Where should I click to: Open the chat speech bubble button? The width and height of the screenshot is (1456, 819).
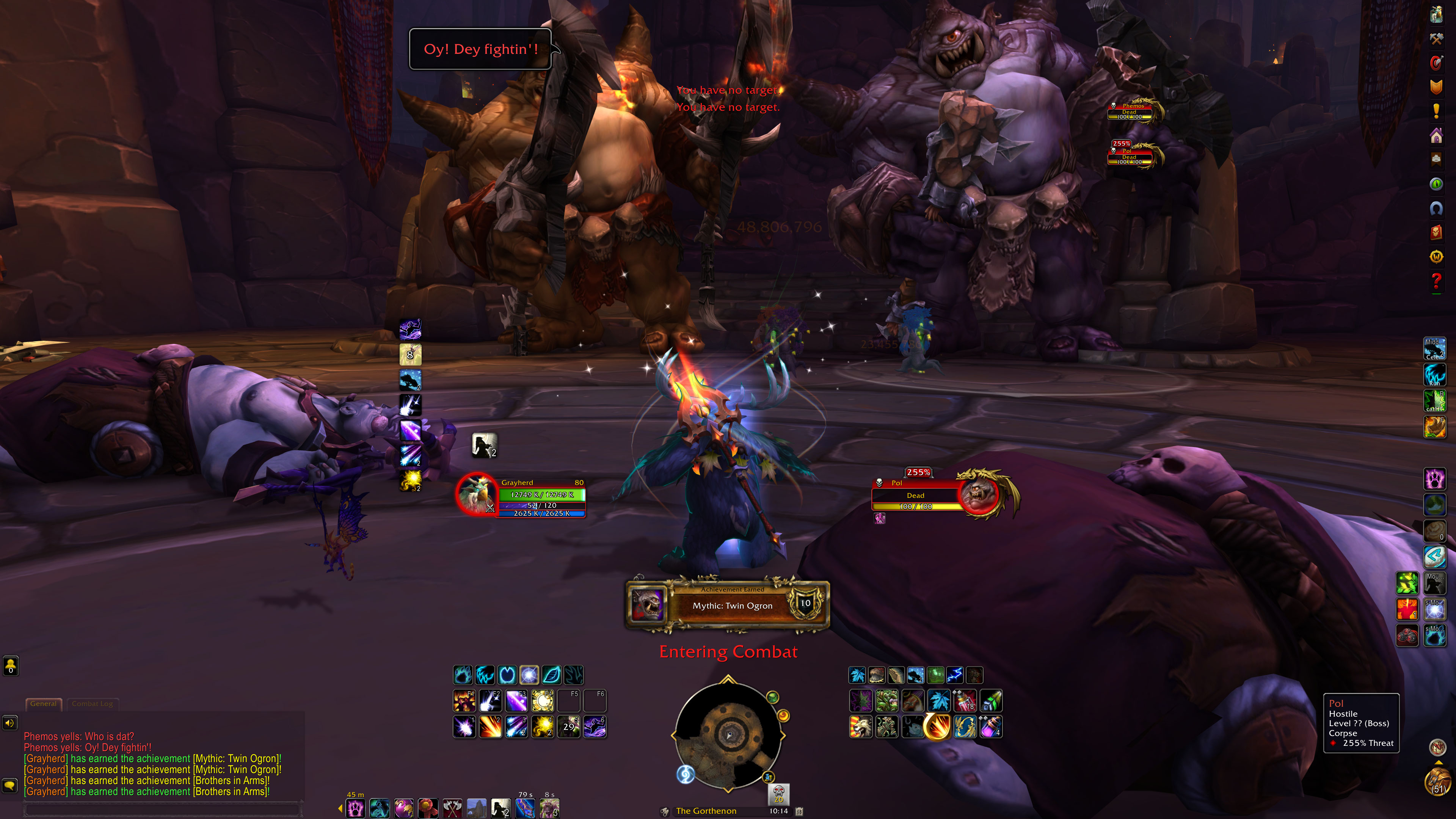click(x=10, y=785)
